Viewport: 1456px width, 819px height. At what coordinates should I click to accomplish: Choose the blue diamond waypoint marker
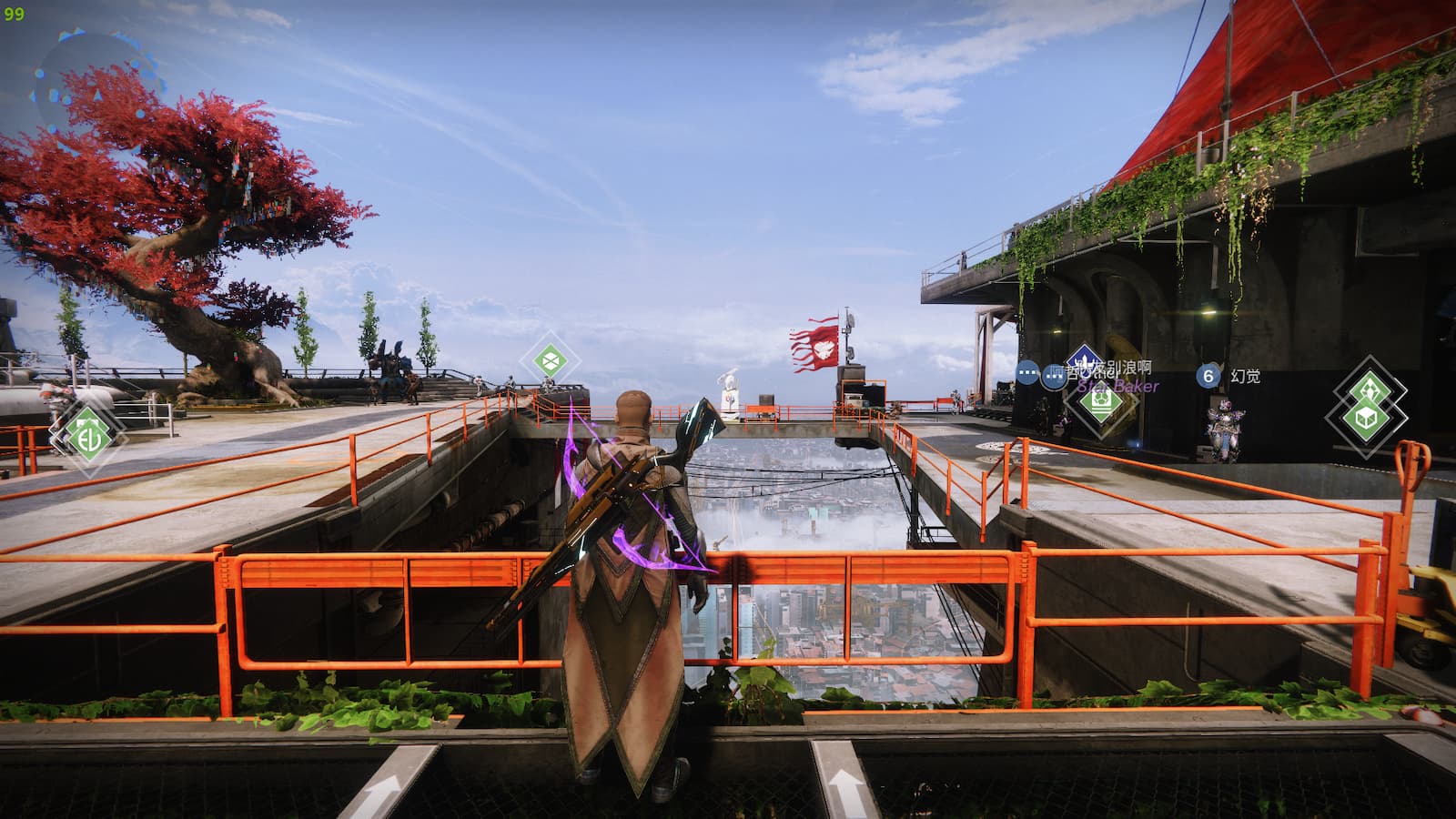click(1085, 361)
